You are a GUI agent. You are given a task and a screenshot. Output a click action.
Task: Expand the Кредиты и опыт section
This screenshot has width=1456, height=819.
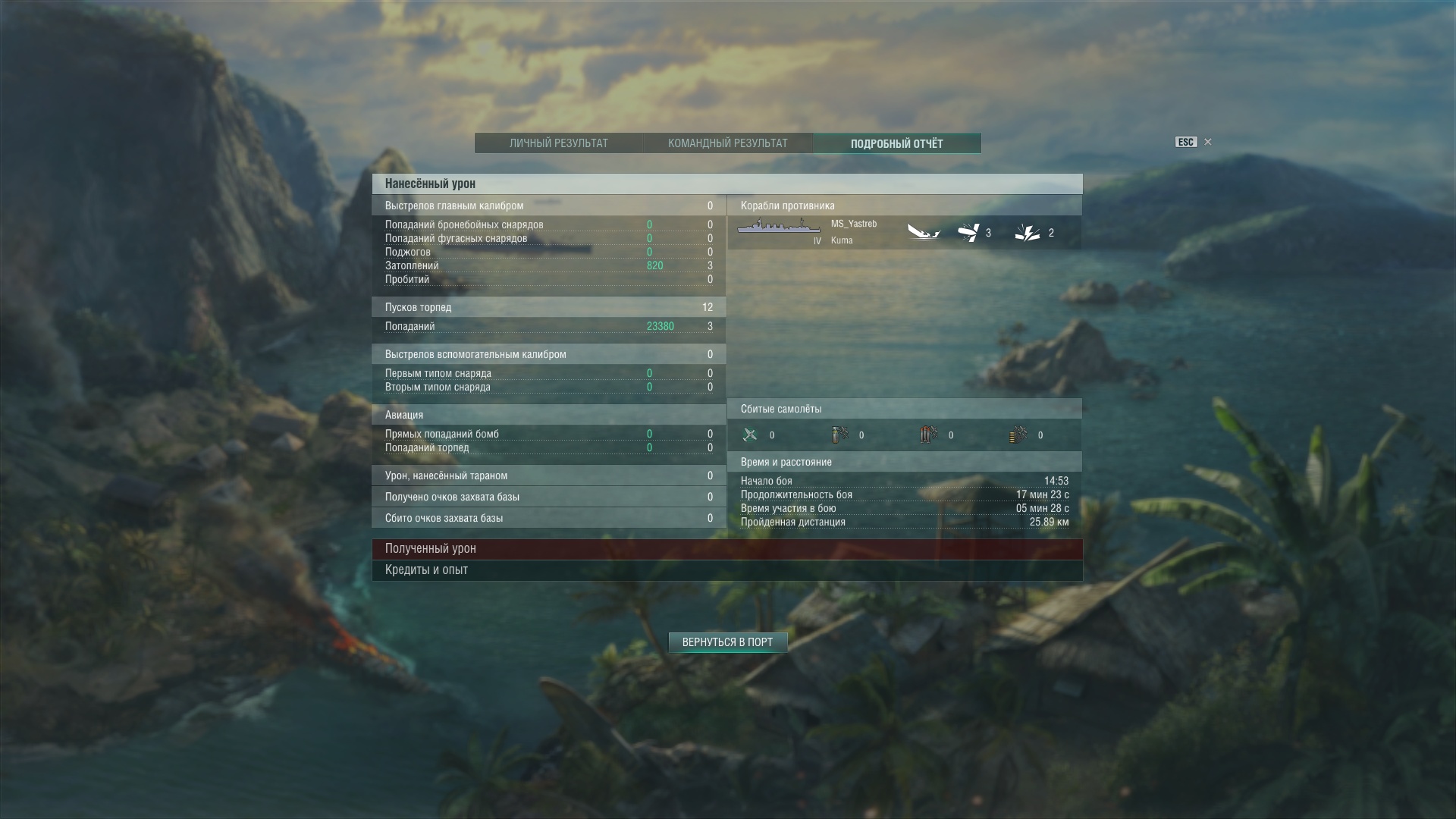726,570
